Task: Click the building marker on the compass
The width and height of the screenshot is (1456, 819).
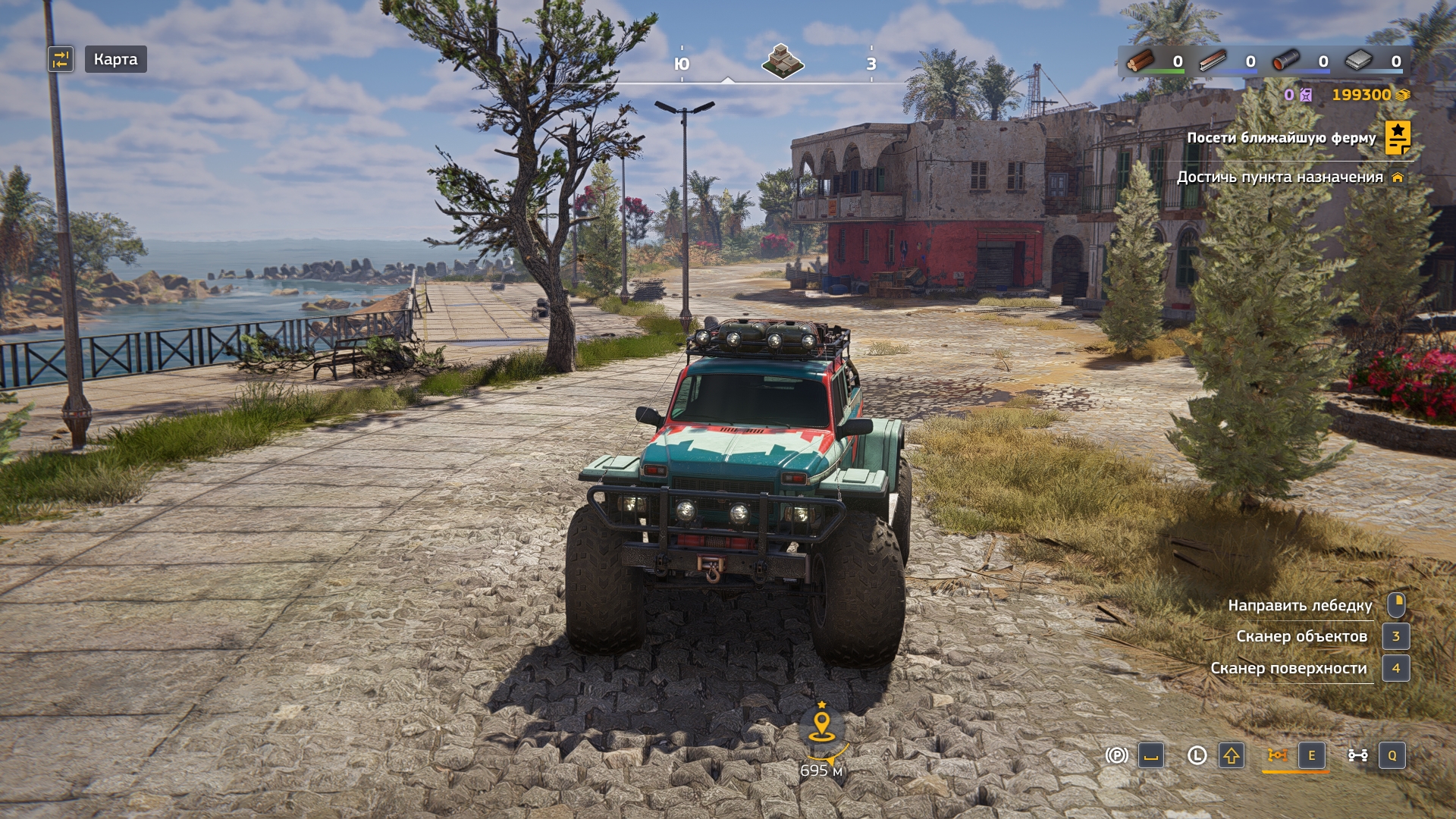Action: point(782,61)
